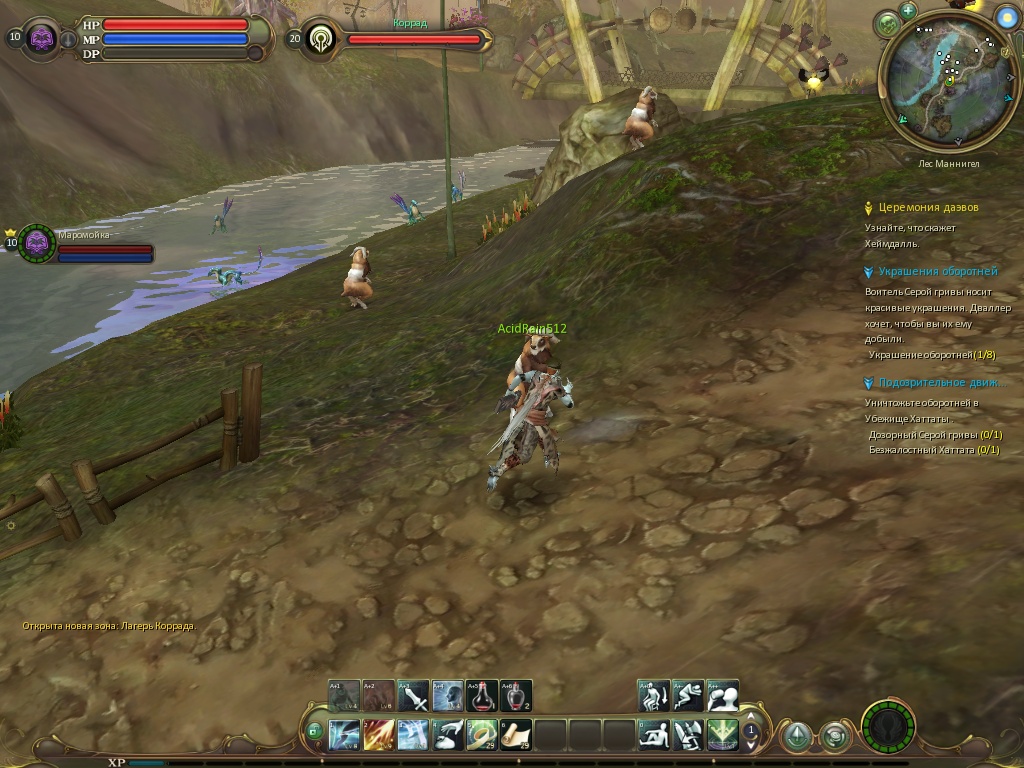
Task: Use the scroll item in the hotbar
Action: (516, 735)
